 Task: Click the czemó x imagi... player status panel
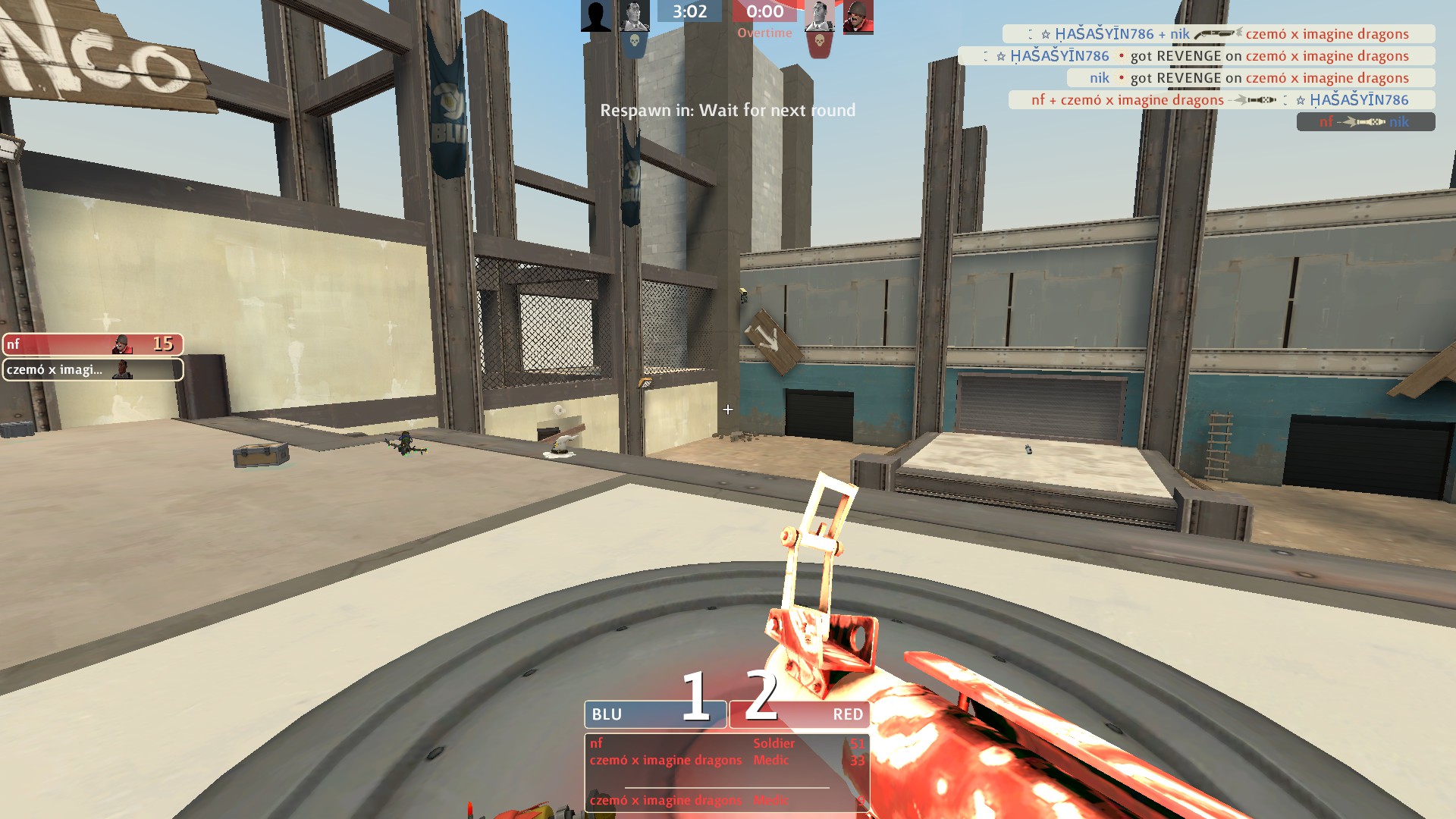point(93,369)
